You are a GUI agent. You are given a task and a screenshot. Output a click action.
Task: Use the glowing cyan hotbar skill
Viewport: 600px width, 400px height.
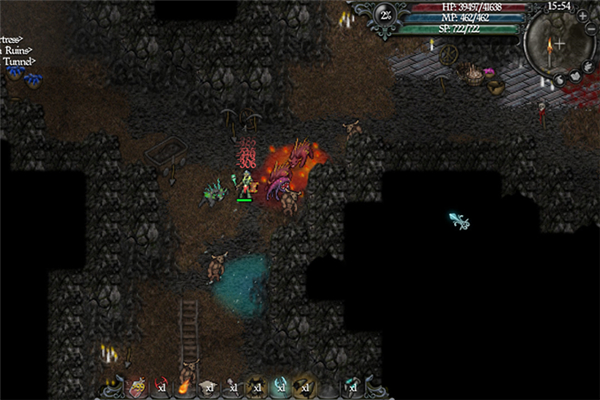pyautogui.click(x=280, y=386)
